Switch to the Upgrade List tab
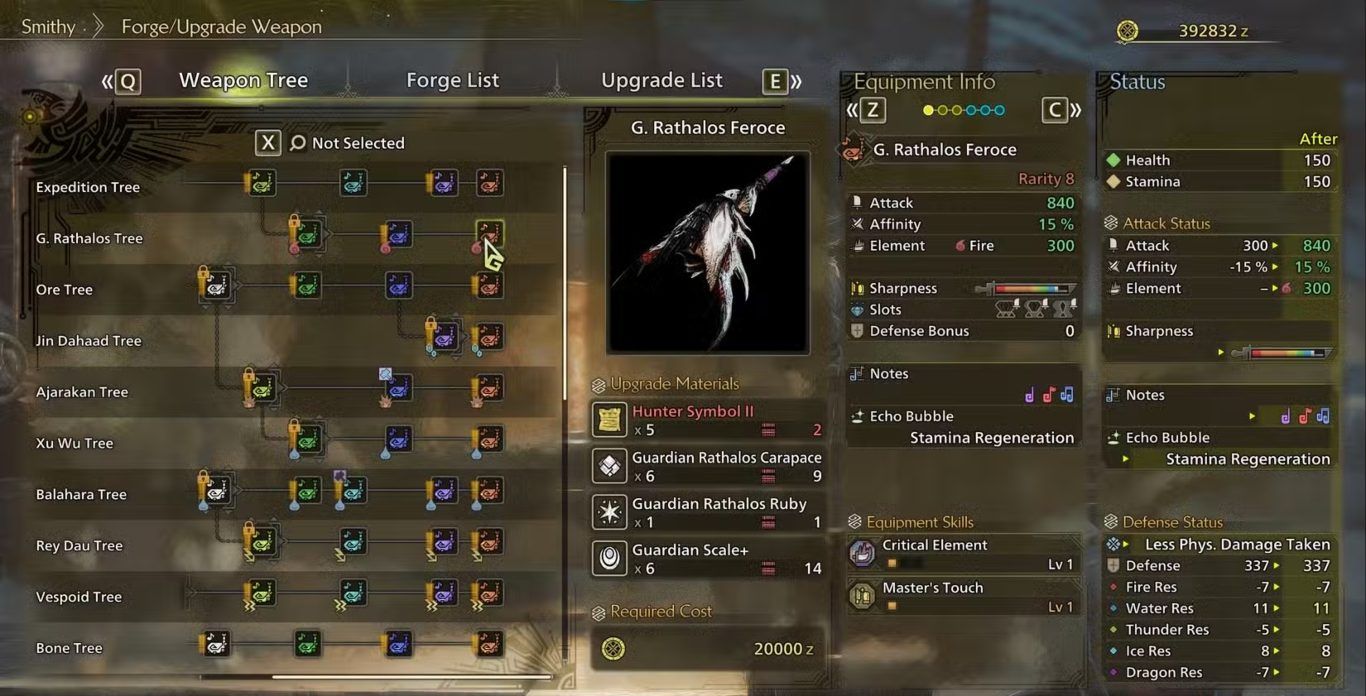This screenshot has height=696, width=1366. [x=661, y=81]
